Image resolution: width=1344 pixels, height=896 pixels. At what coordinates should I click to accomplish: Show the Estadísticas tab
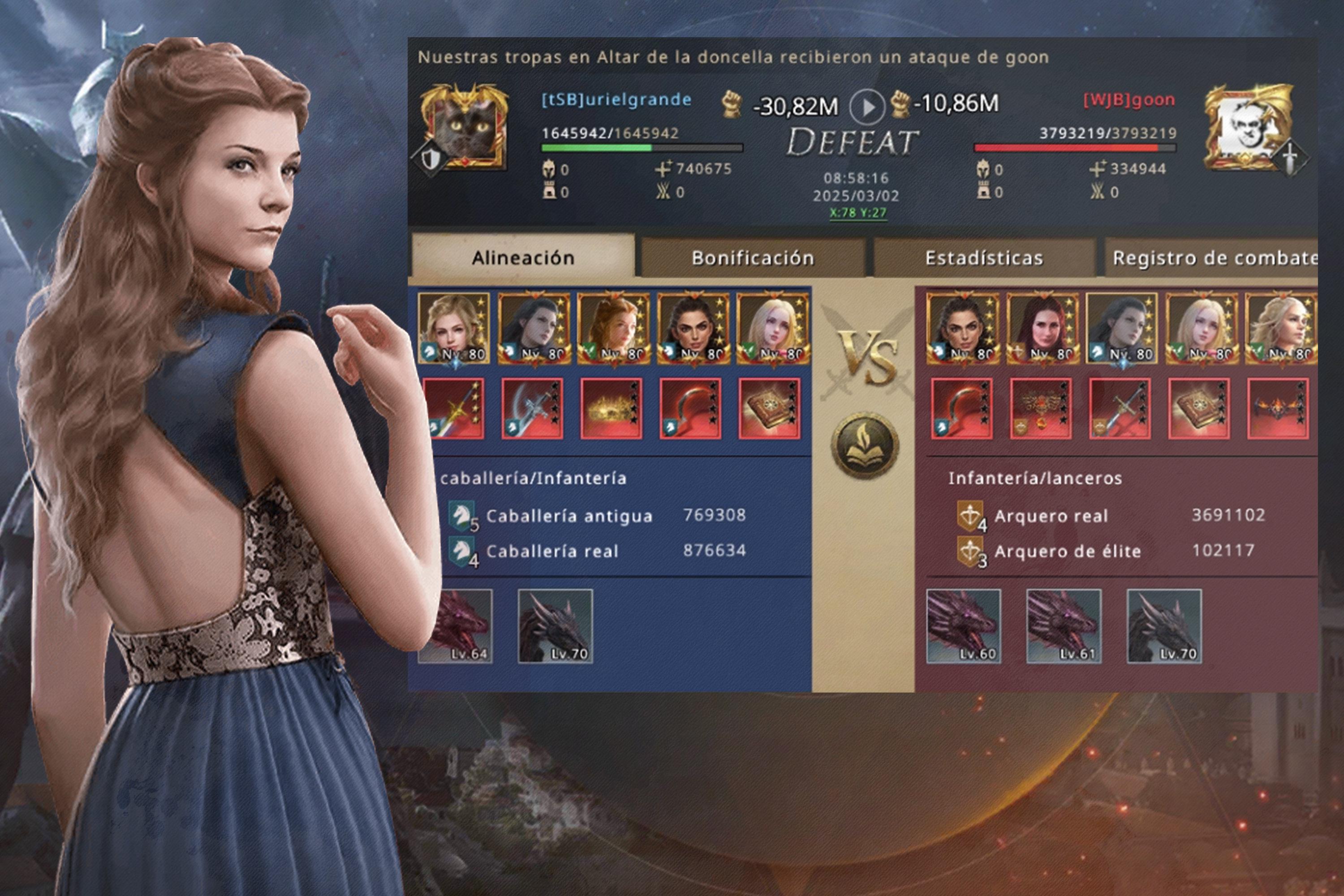pyautogui.click(x=984, y=258)
